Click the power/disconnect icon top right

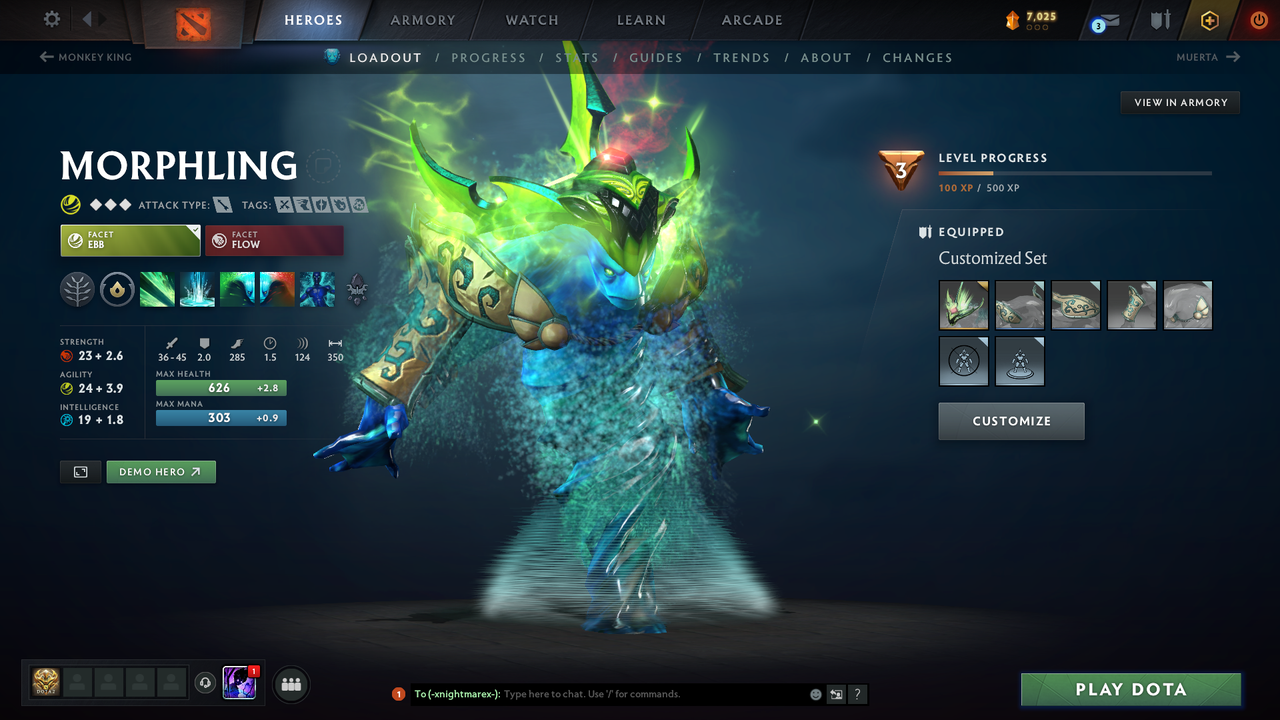(1258, 20)
